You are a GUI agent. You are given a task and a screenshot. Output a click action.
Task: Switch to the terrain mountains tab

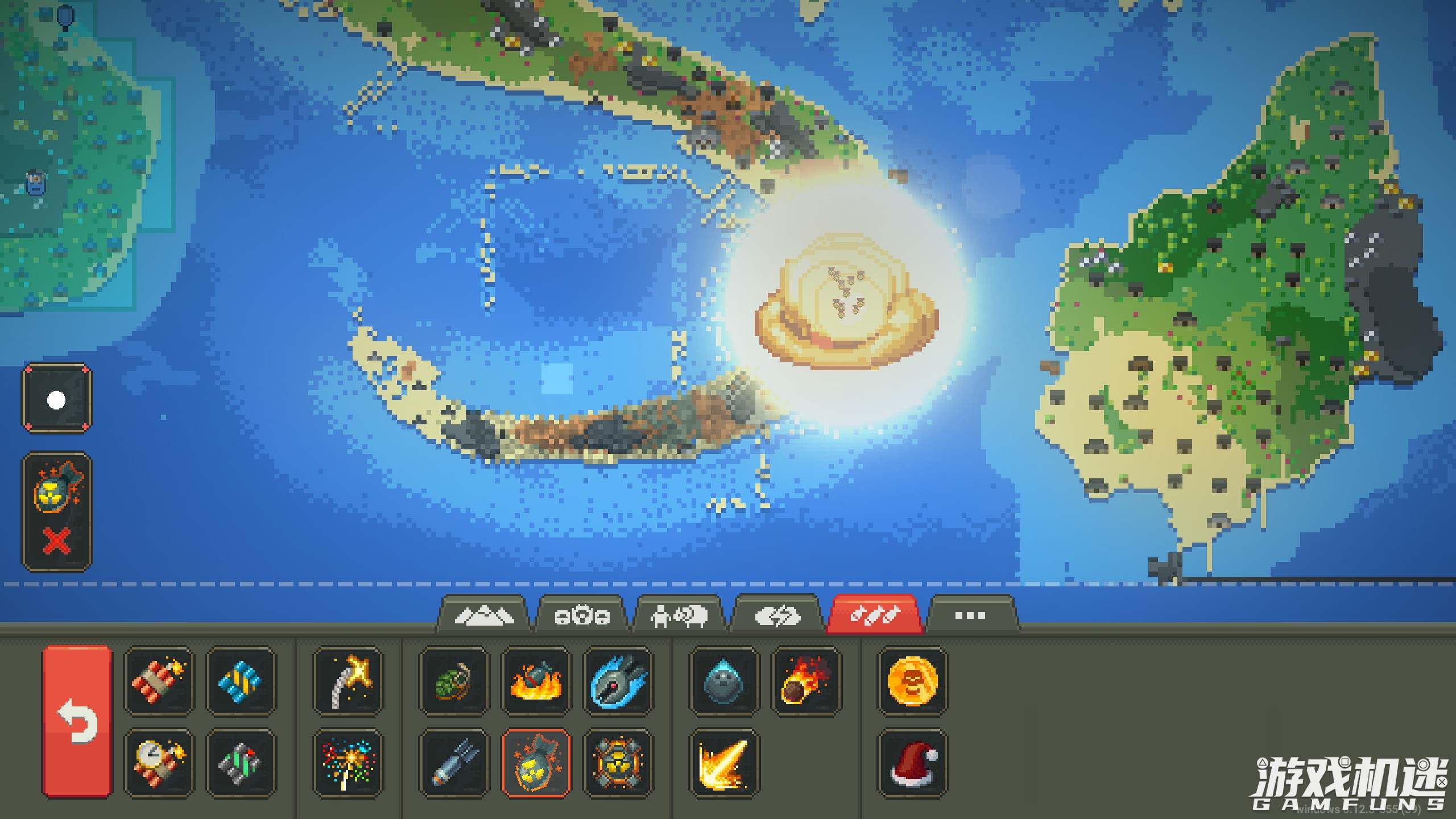[483, 615]
